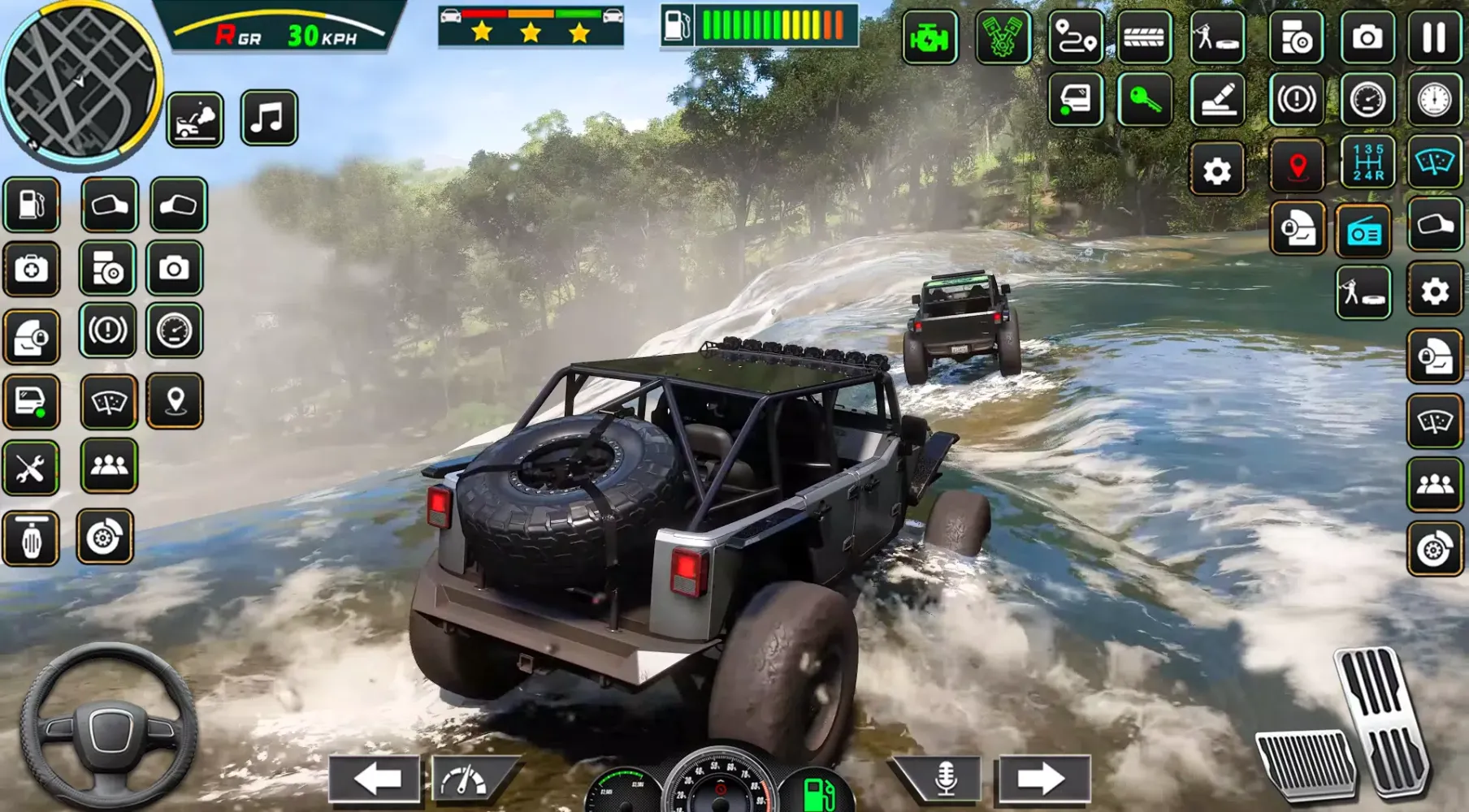
Task: Open the route waypoints icon
Action: (x=1076, y=37)
